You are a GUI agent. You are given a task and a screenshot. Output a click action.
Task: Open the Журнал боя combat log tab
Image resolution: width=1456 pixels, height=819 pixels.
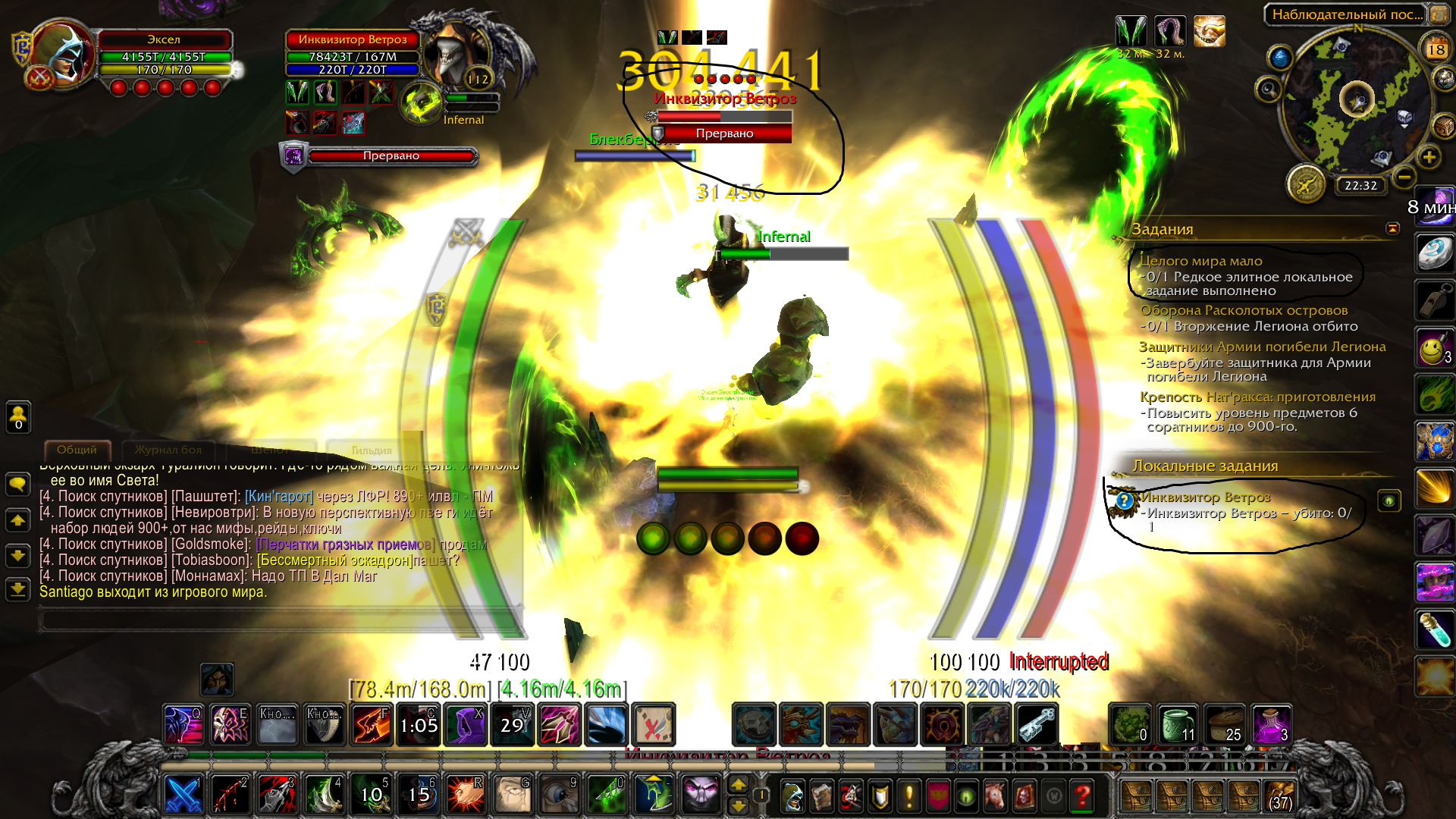pyautogui.click(x=168, y=450)
